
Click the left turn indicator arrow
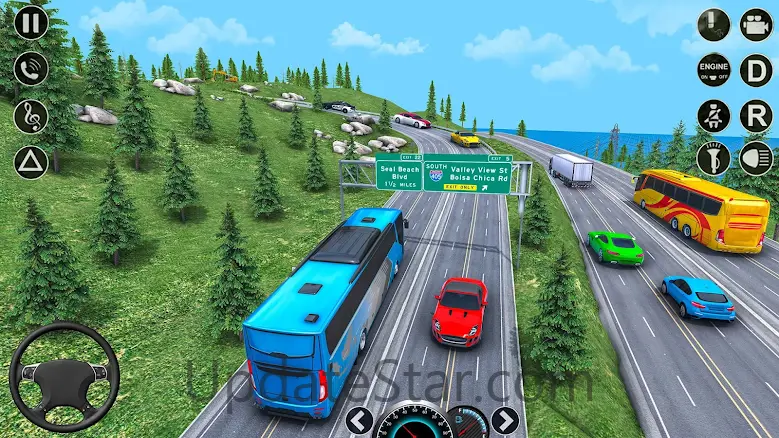pyautogui.click(x=359, y=421)
